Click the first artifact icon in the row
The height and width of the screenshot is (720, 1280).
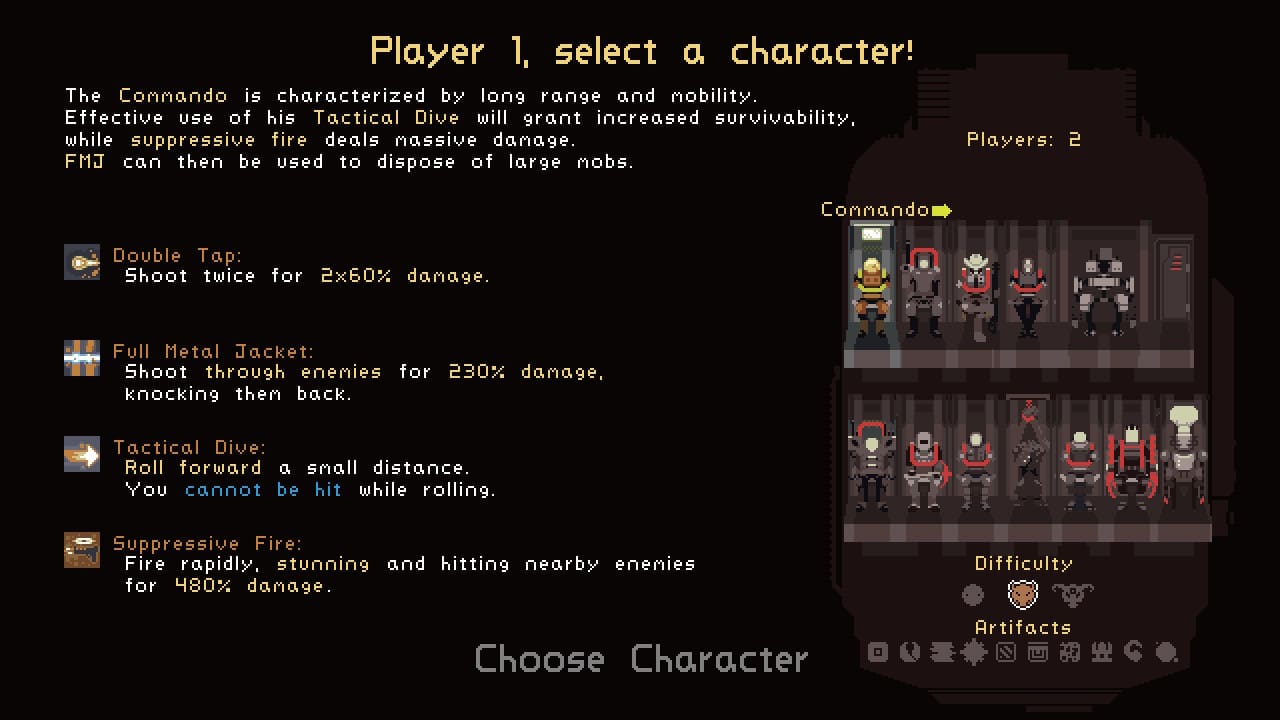[x=879, y=653]
